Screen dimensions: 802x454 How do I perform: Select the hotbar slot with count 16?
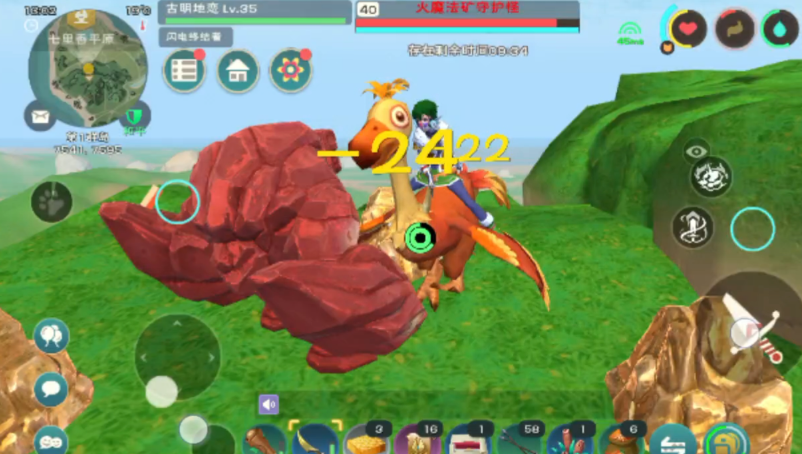[x=417, y=439]
